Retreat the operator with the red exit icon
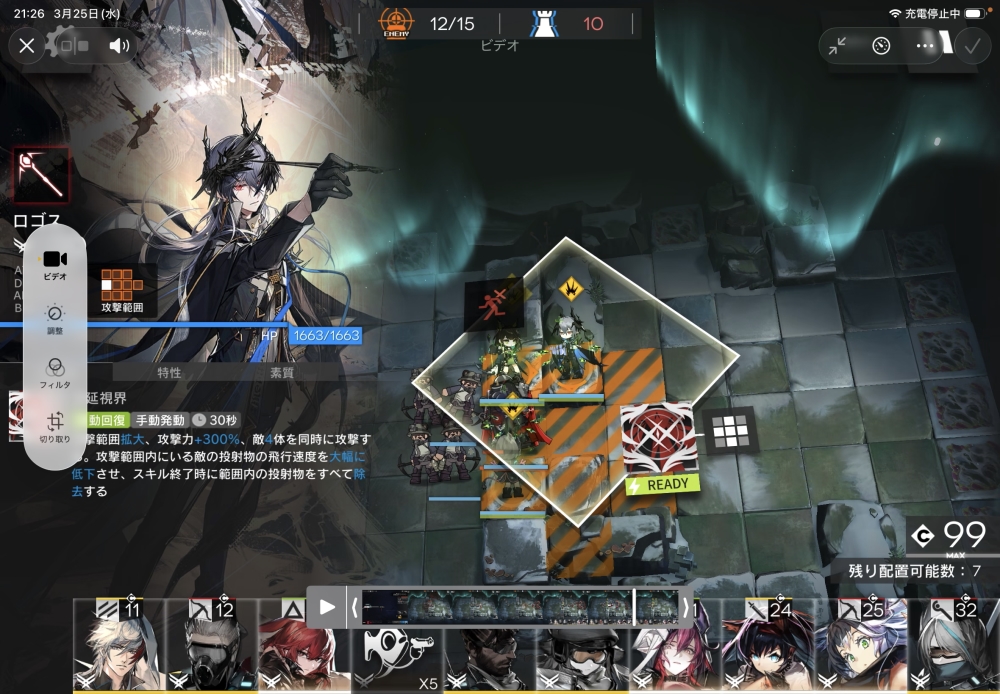Viewport: 1000px width, 694px height. pos(494,303)
